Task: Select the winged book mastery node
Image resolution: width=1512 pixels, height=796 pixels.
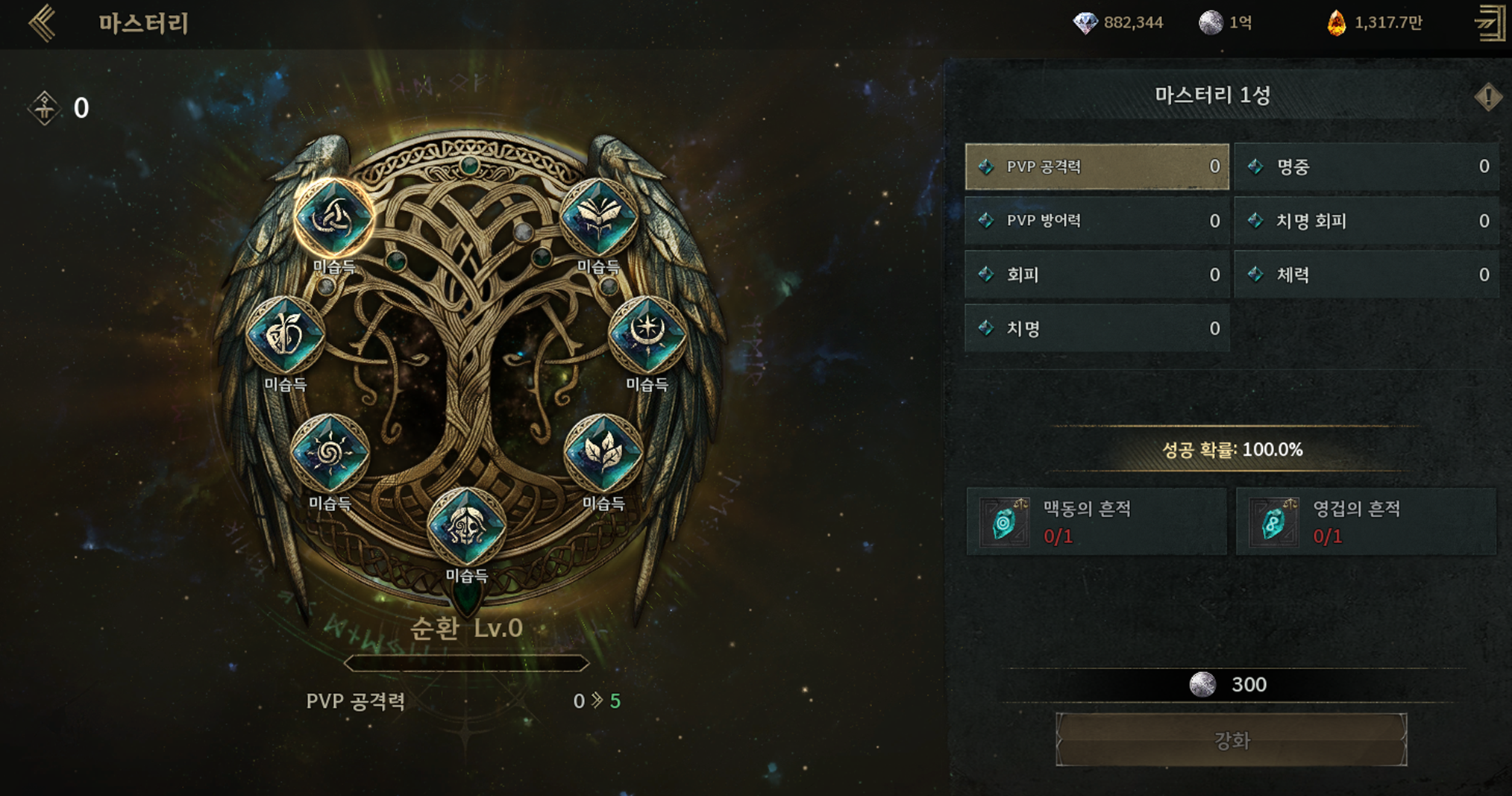Action: 598,217
